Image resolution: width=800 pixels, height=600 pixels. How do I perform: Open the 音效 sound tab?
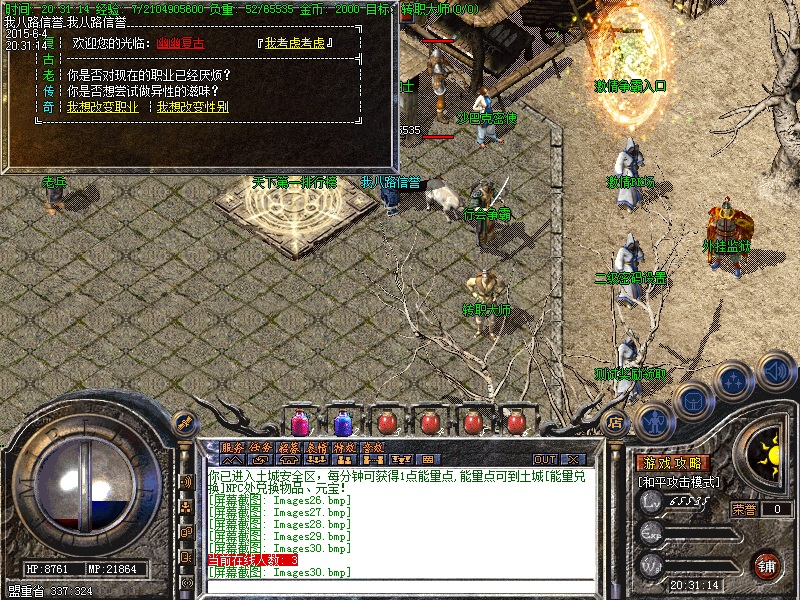(x=372, y=448)
